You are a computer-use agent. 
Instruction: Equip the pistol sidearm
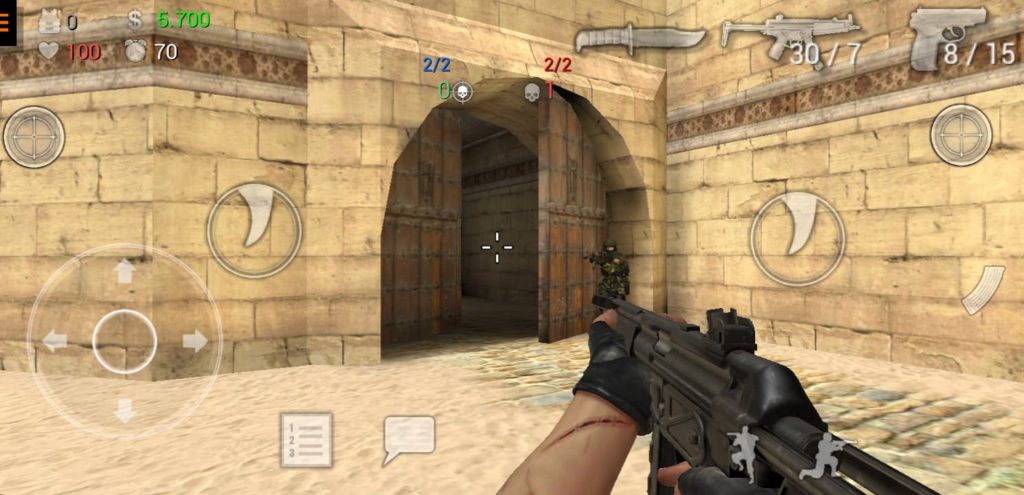950,37
